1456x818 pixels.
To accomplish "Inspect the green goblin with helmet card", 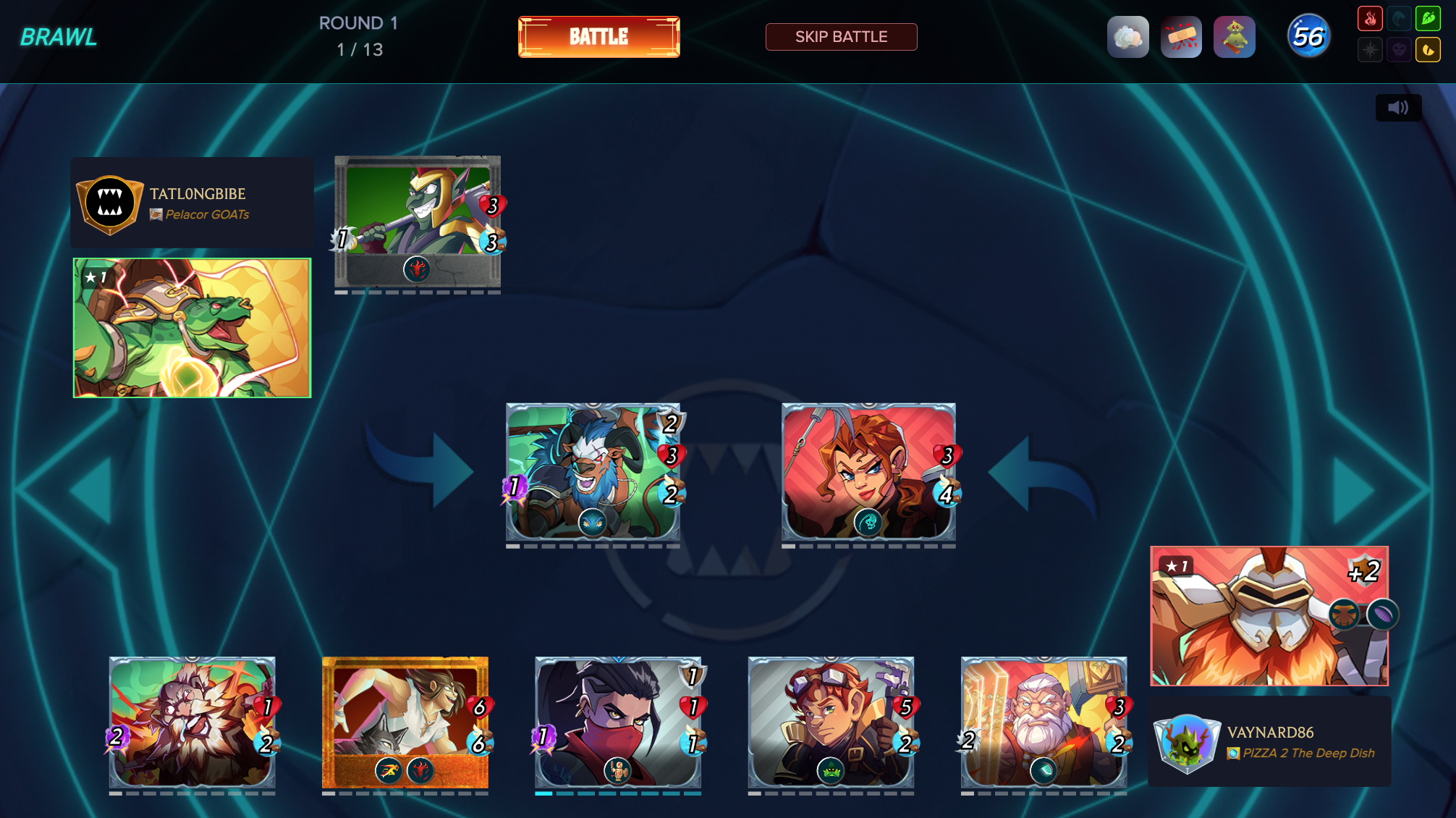I will point(418,222).
